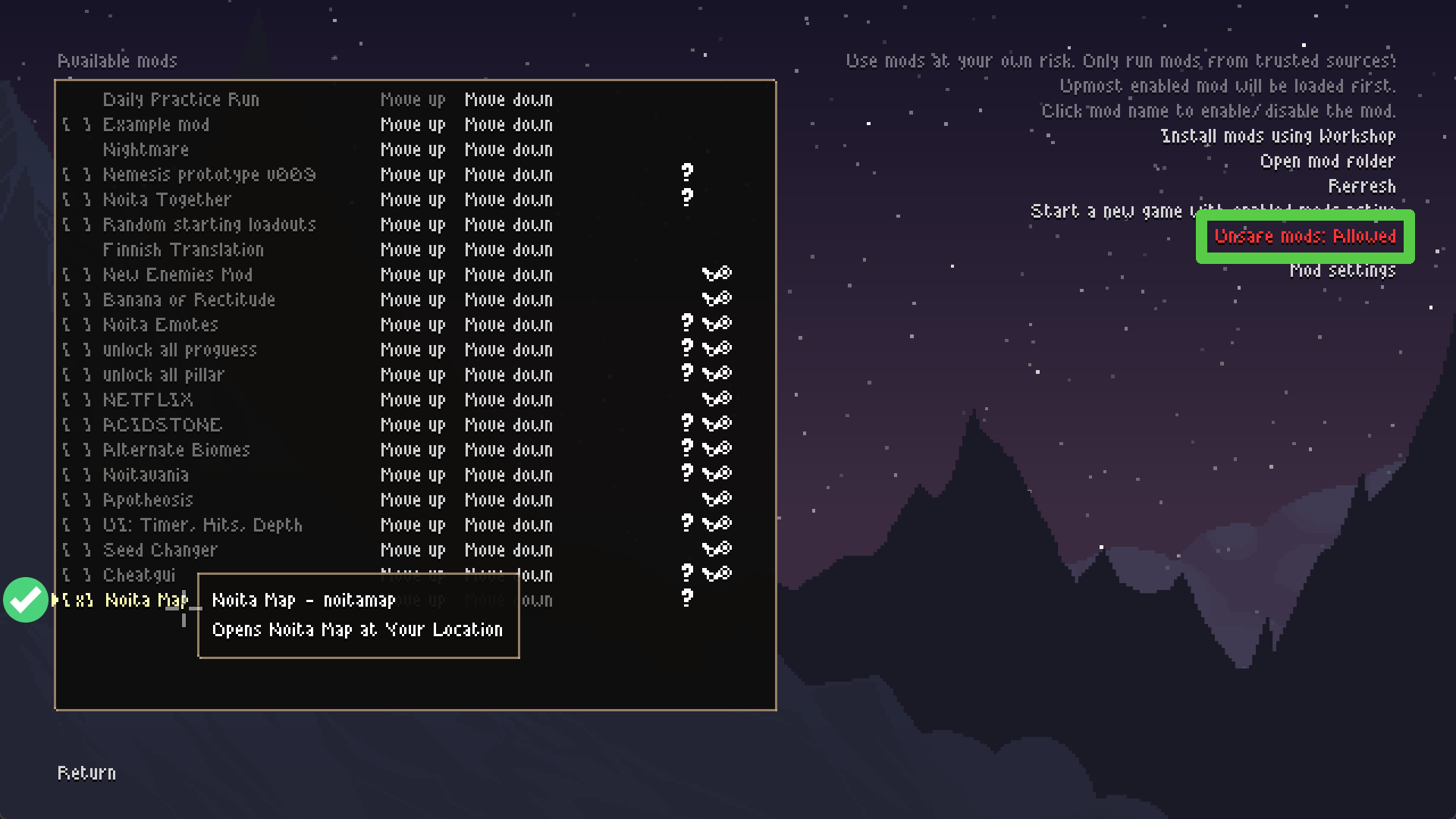Toggle the Unsafe mods setting

point(1304,237)
